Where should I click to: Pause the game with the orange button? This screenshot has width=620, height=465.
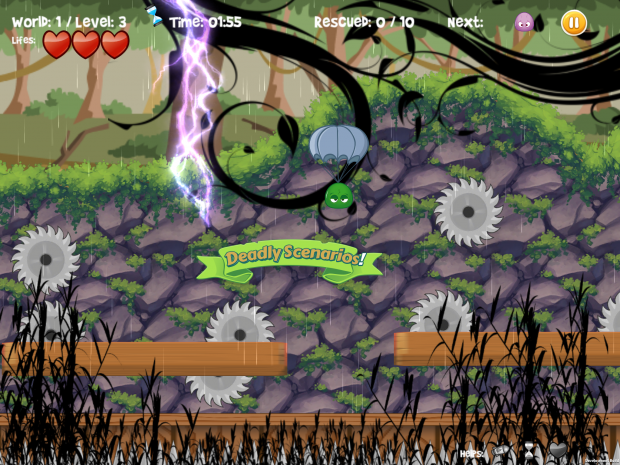(574, 22)
